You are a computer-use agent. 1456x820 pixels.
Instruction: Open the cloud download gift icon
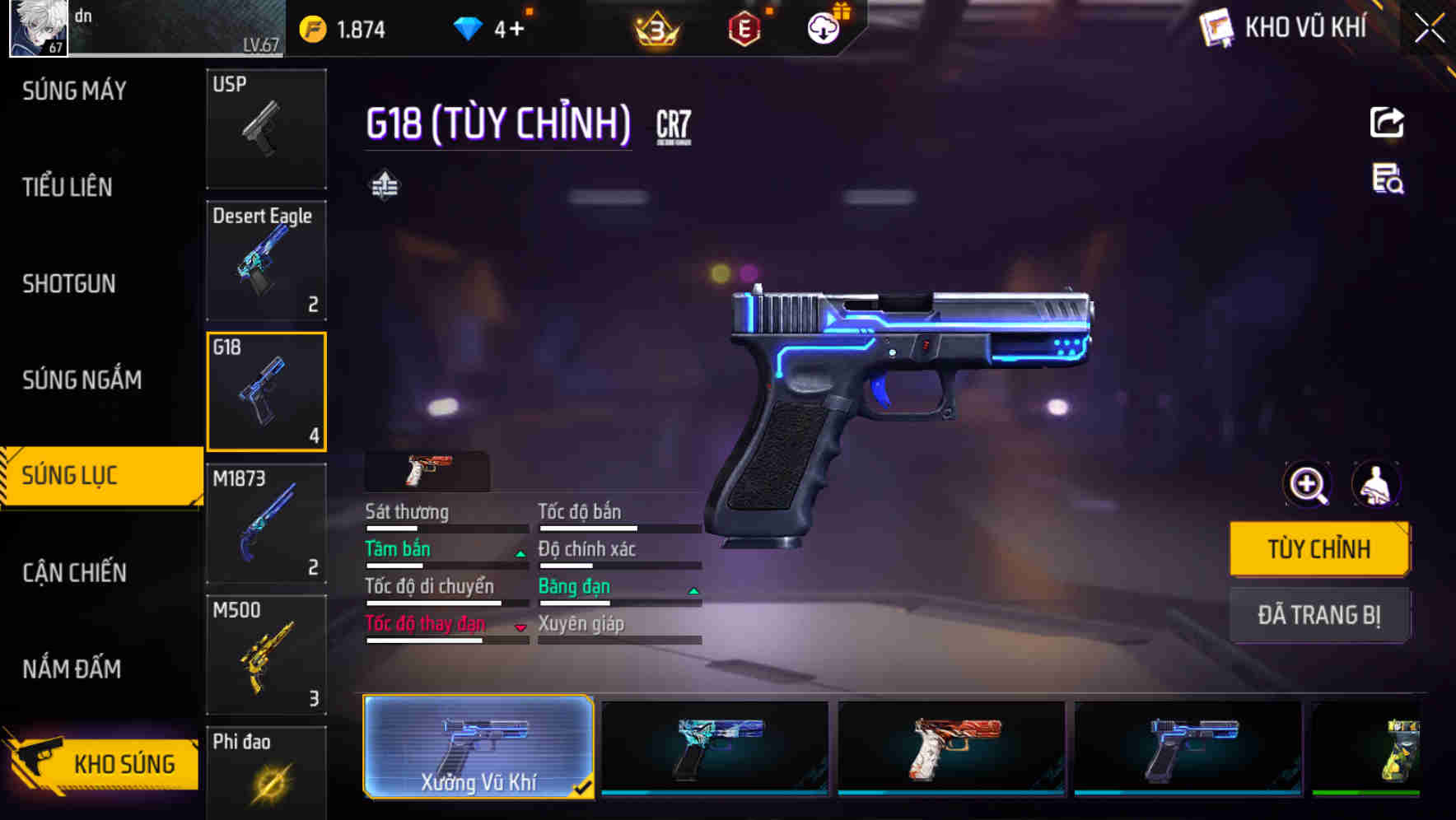(x=822, y=27)
